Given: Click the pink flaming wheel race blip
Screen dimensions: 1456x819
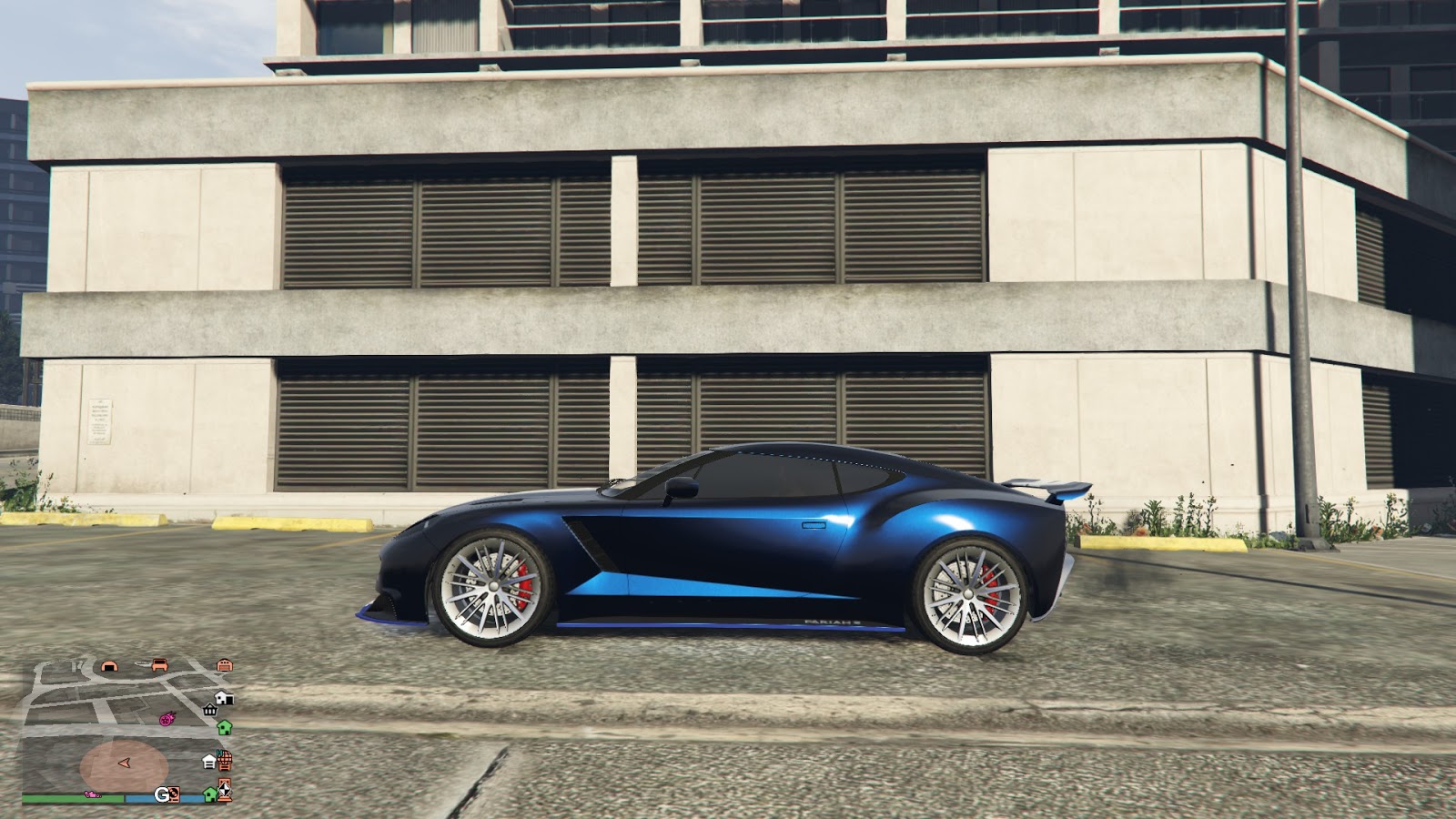Looking at the screenshot, I should tap(167, 719).
